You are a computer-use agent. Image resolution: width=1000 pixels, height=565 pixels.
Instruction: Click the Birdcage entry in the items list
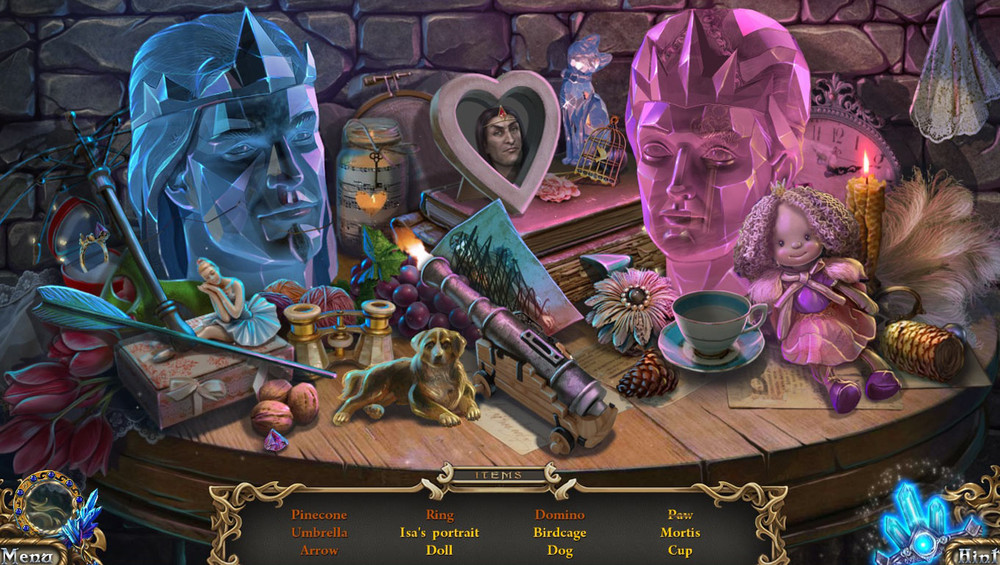(560, 533)
